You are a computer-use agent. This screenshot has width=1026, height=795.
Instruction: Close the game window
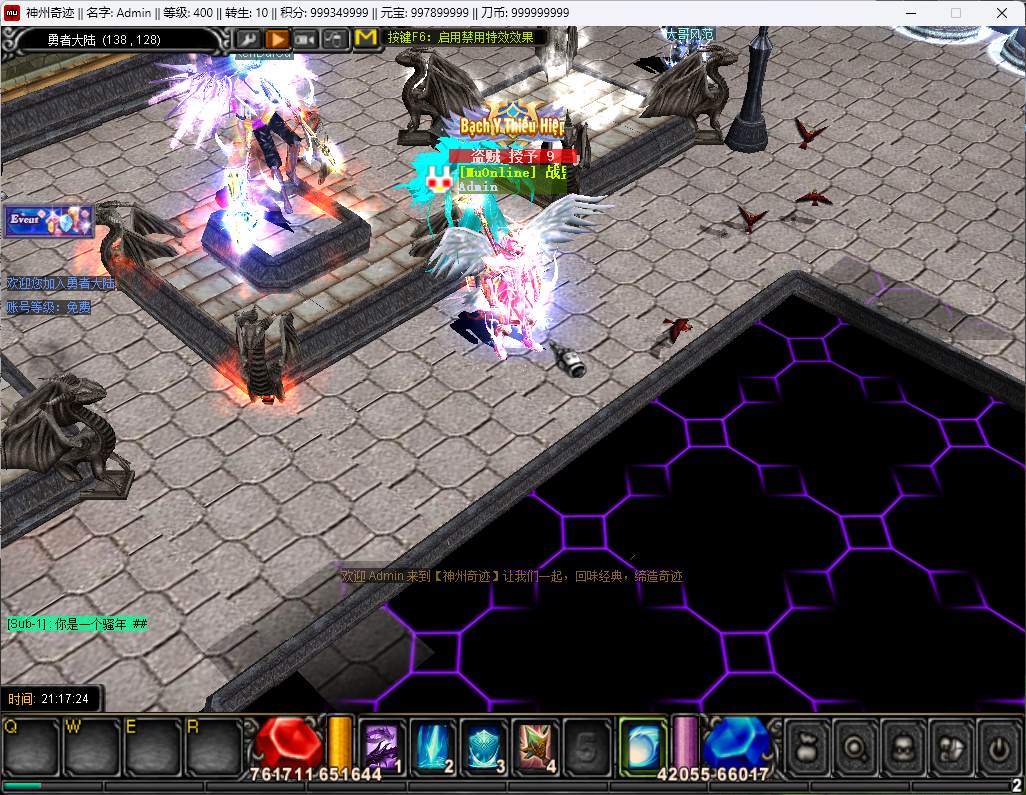(1001, 13)
